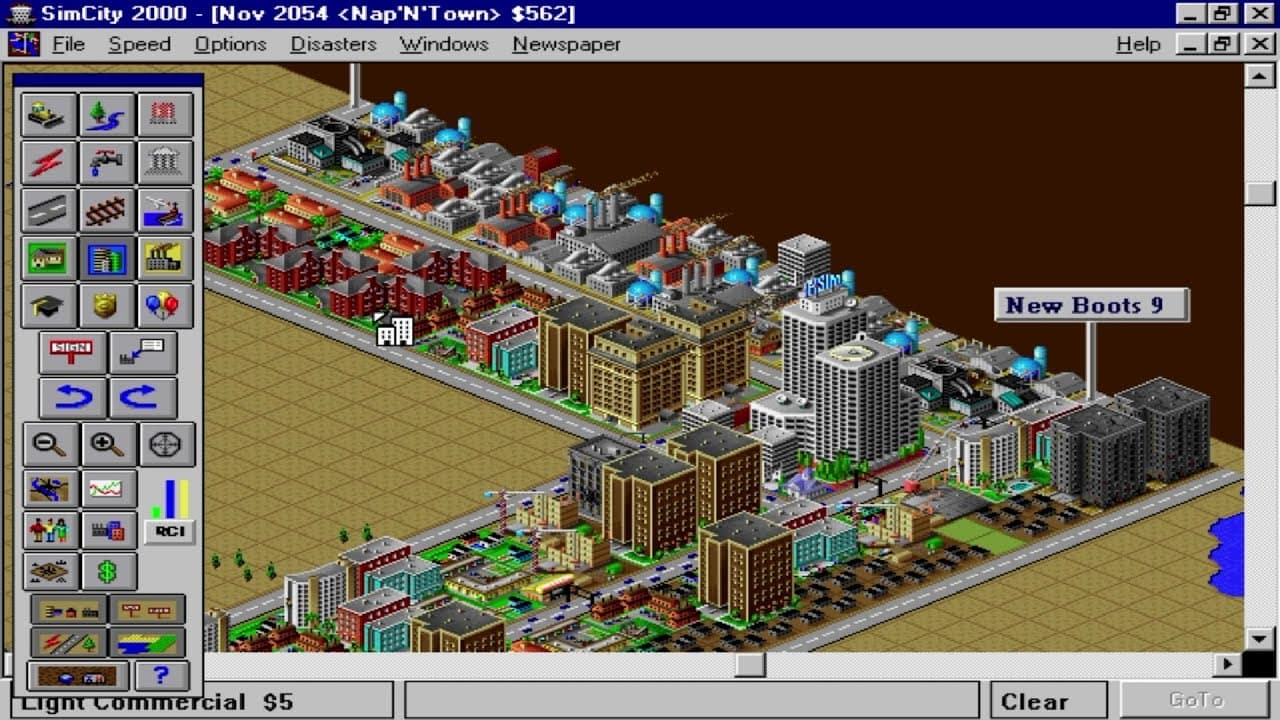
Task: Click the RCI demand indicator
Action: click(x=171, y=532)
